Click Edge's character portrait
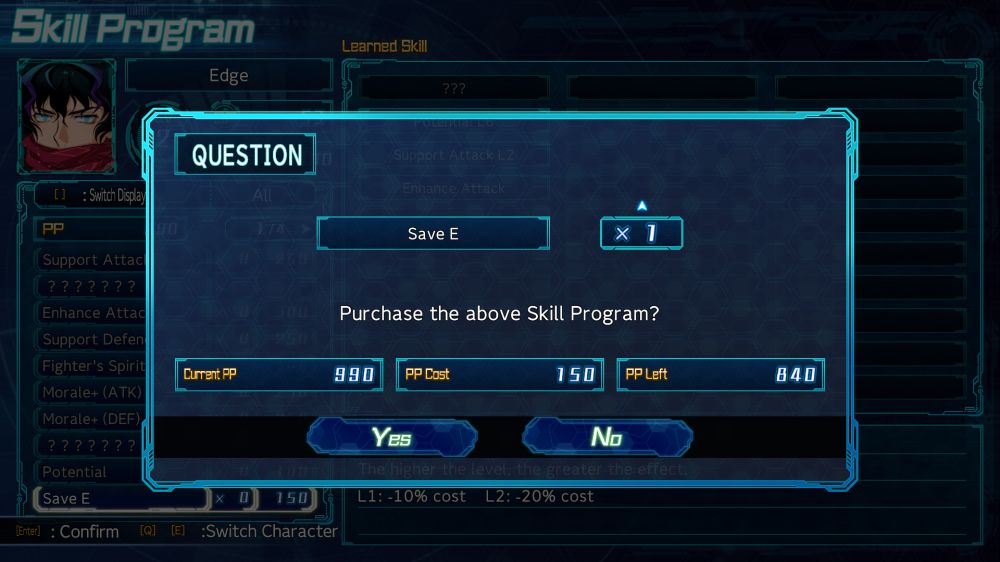The height and width of the screenshot is (562, 1000). tap(67, 116)
